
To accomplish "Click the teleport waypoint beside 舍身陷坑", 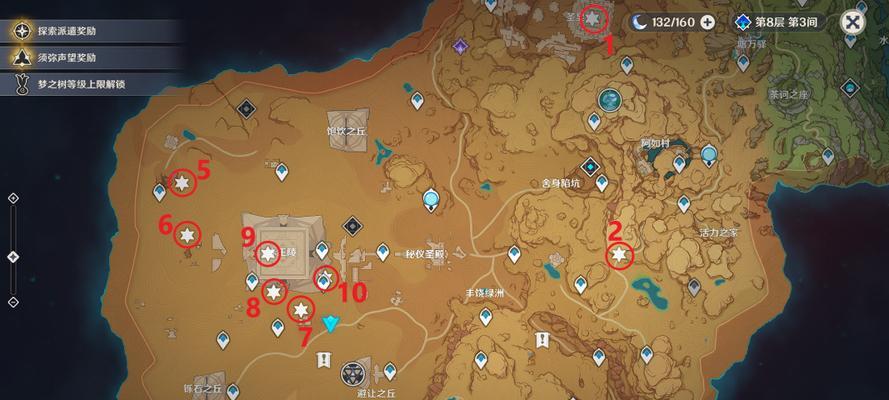I will point(602,184).
